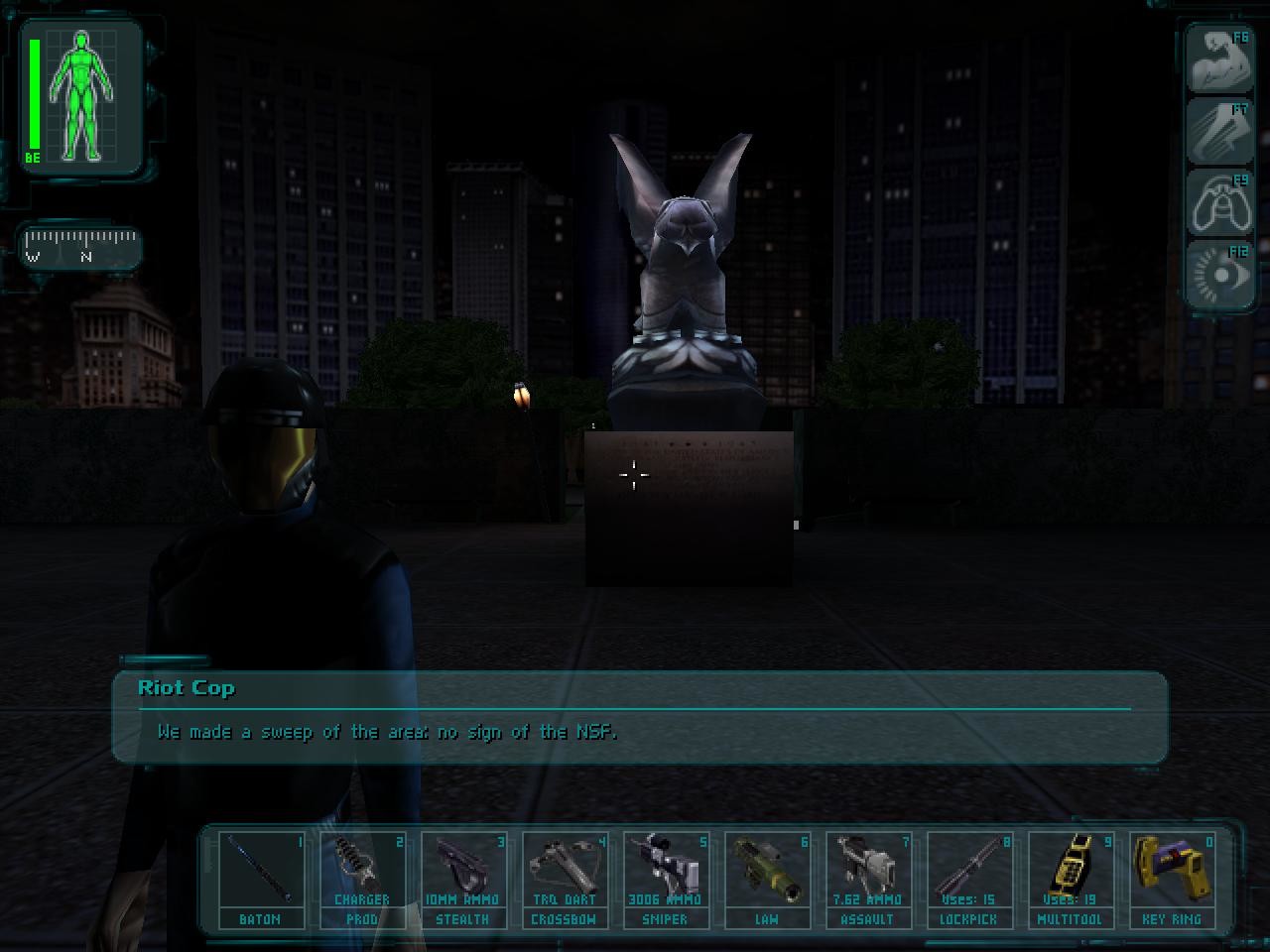Select the Baton in slot 1

point(261,878)
